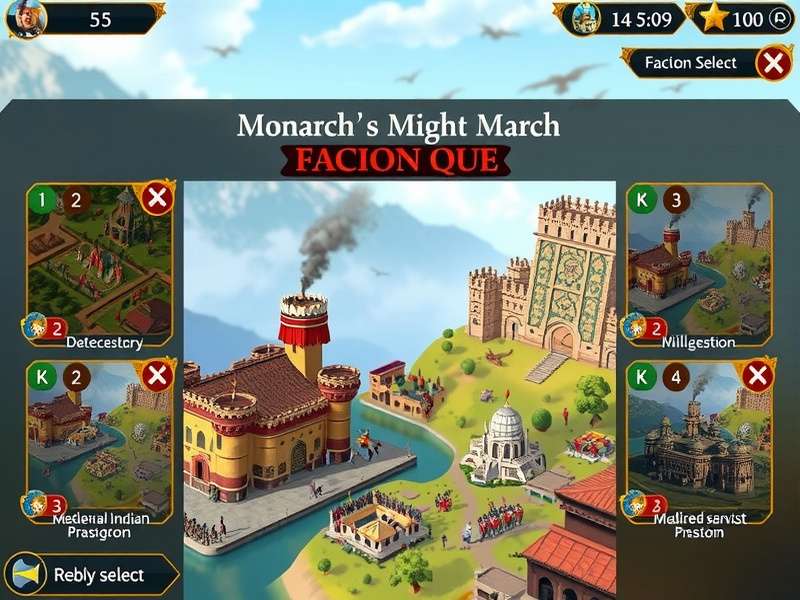
Task: Close the Facion Select panel
Action: (x=772, y=63)
